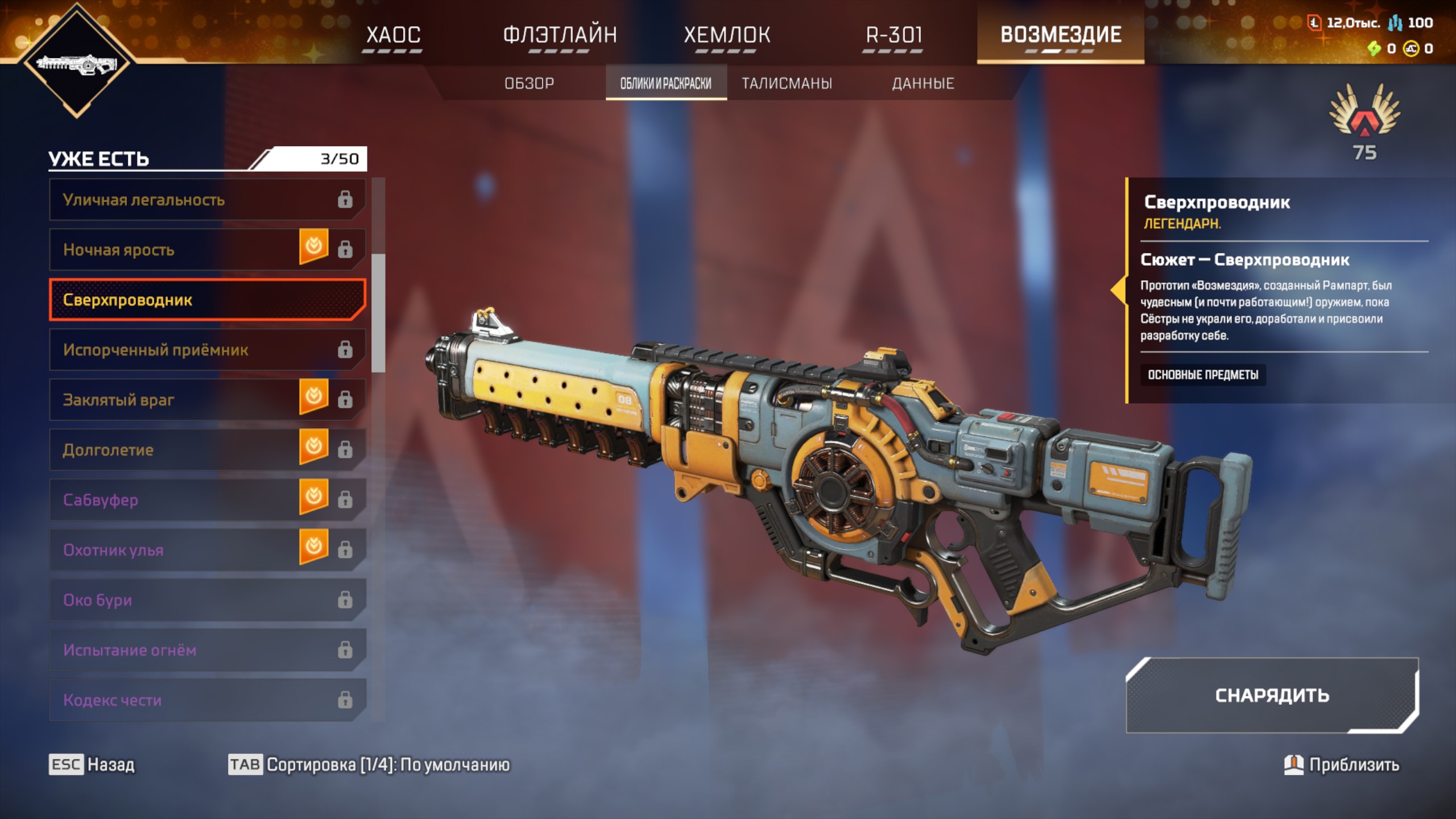This screenshot has height=819, width=1456.
Task: Open the ФЛЭТЛАЙН weapon tab
Action: (x=560, y=35)
